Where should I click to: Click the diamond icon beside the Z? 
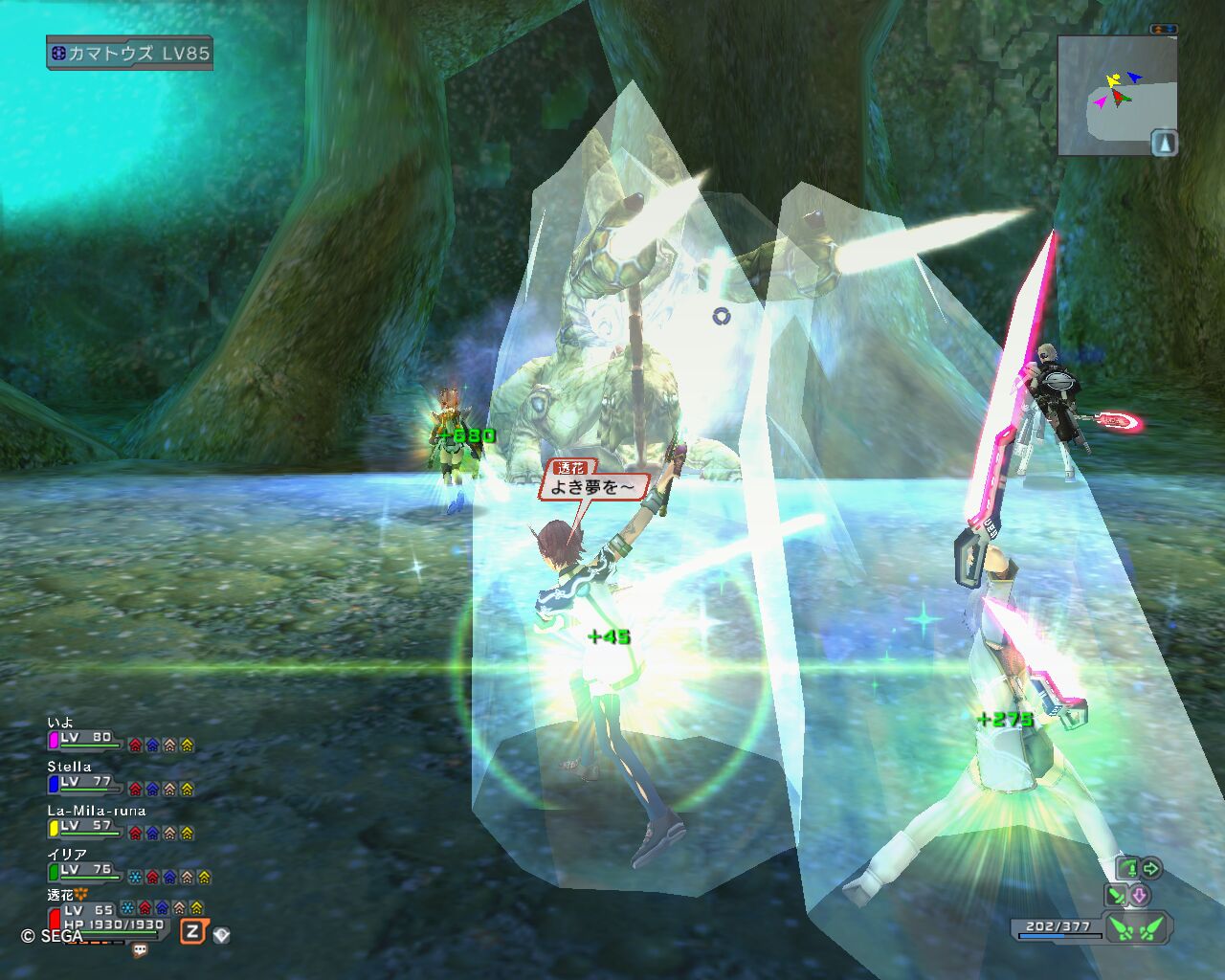(x=222, y=934)
